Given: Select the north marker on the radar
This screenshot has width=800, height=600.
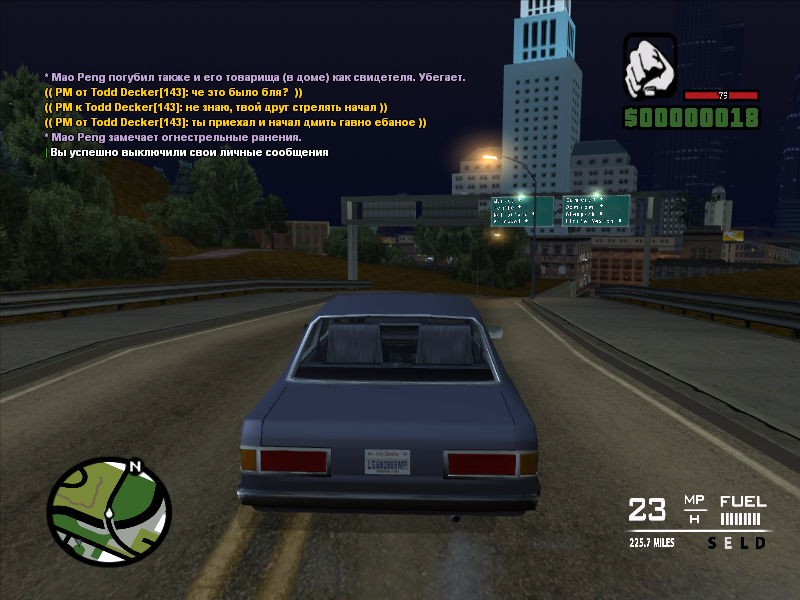Looking at the screenshot, I should (134, 466).
